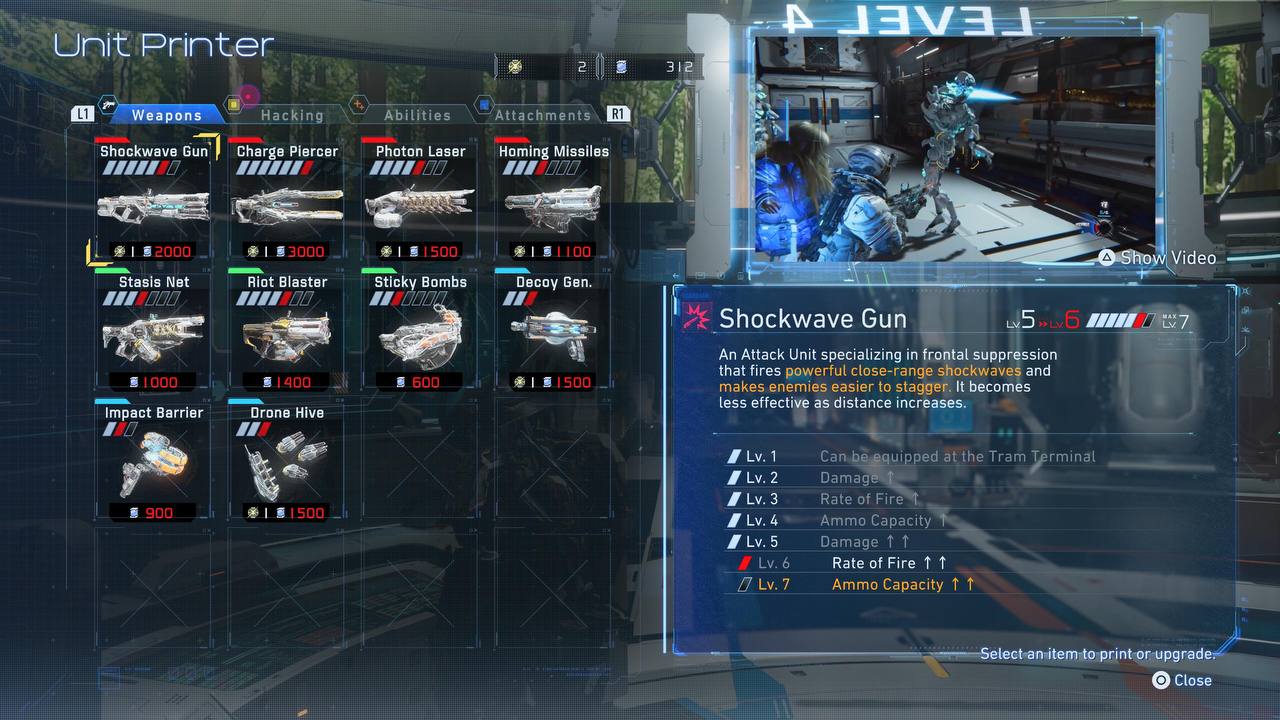1280x720 pixels.
Task: Choose the Riot Blaster weapon
Action: pyautogui.click(x=287, y=331)
